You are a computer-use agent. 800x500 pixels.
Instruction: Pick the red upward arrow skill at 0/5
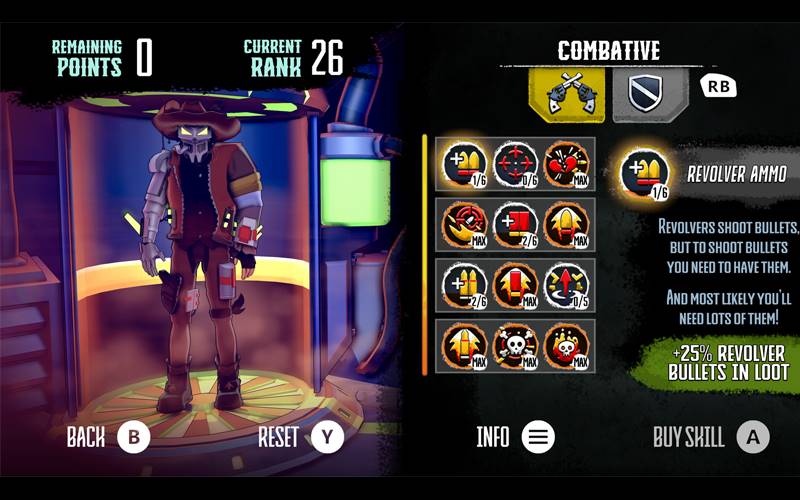click(567, 284)
